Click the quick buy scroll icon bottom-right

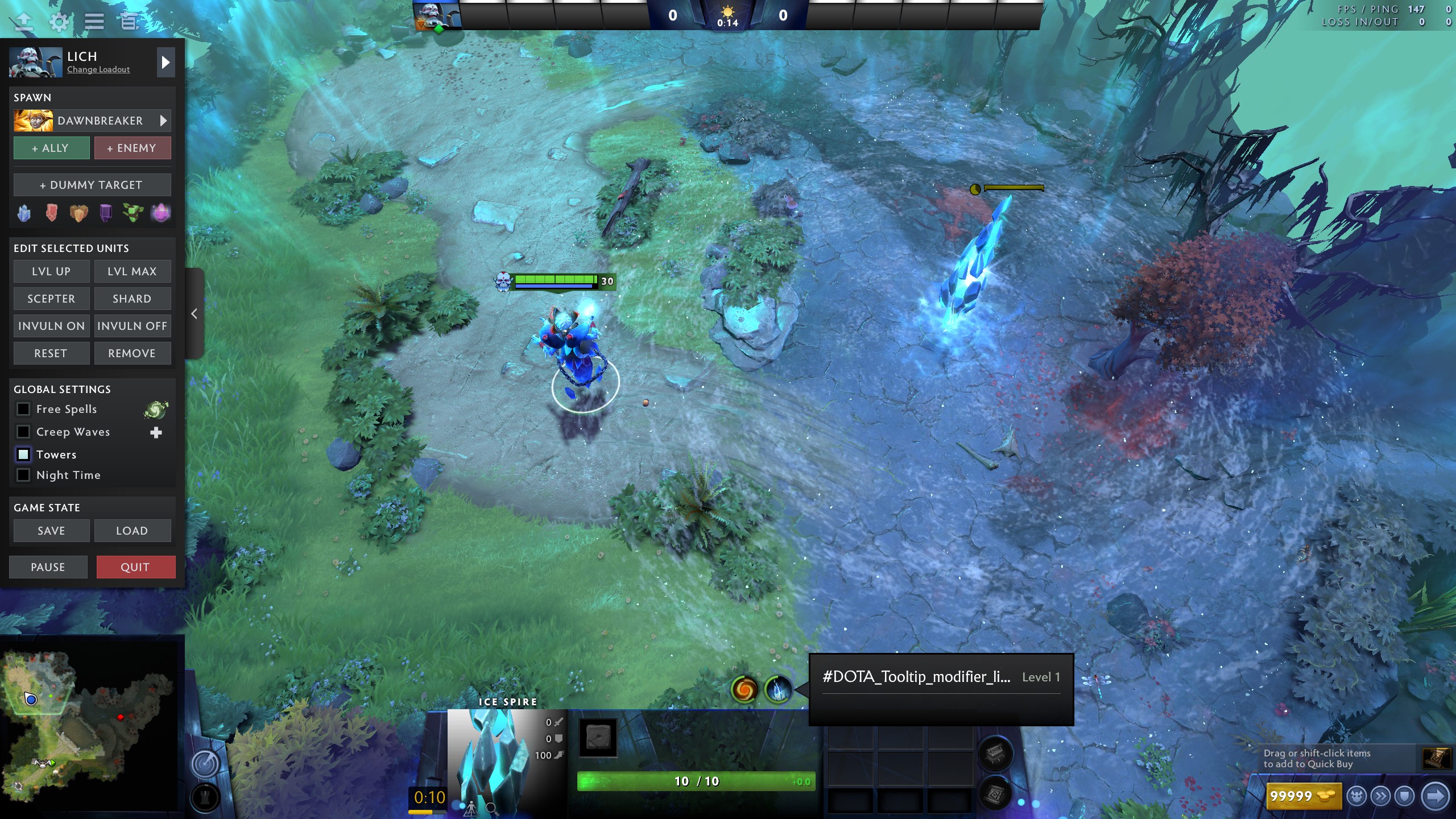(1437, 758)
